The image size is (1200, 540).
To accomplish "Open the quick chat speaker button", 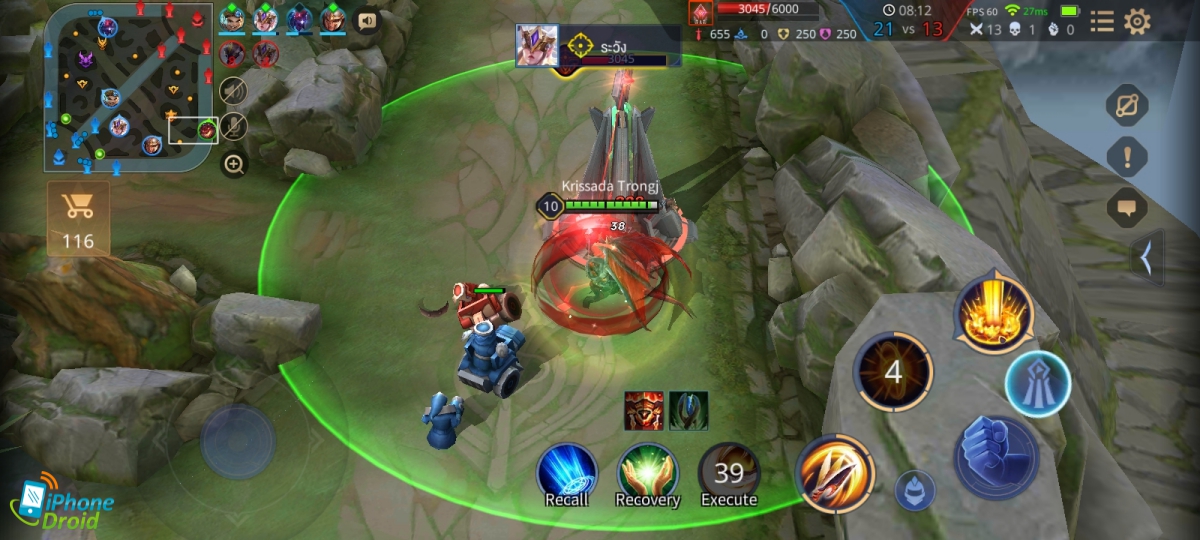I will pyautogui.click(x=368, y=20).
